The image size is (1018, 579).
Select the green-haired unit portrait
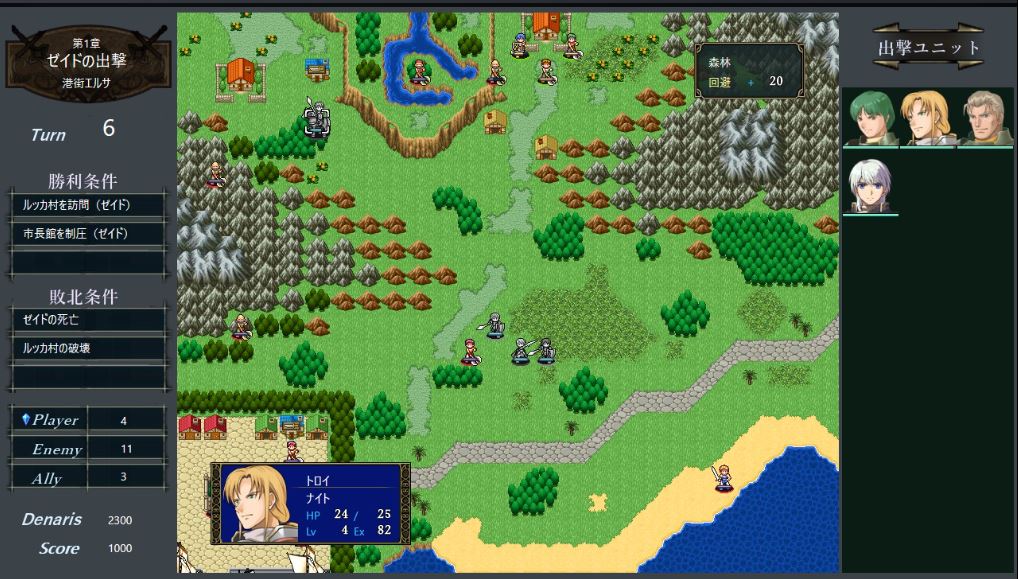871,119
